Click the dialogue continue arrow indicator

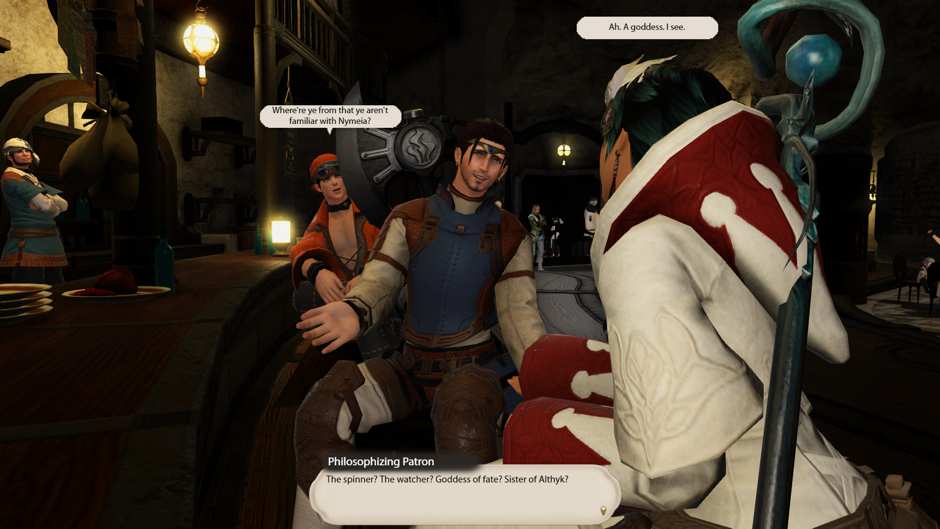[602, 511]
